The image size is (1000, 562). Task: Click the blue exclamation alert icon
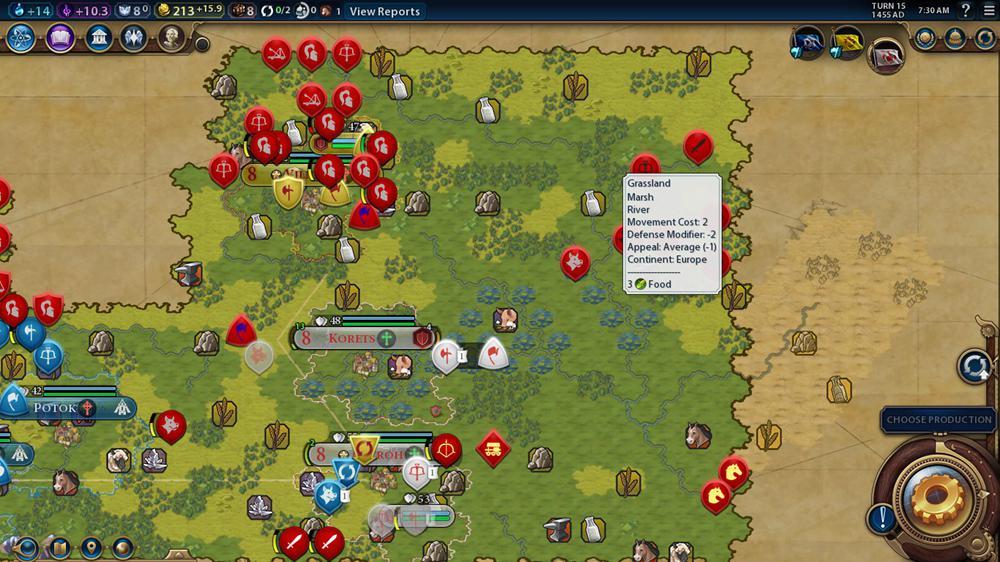click(881, 518)
